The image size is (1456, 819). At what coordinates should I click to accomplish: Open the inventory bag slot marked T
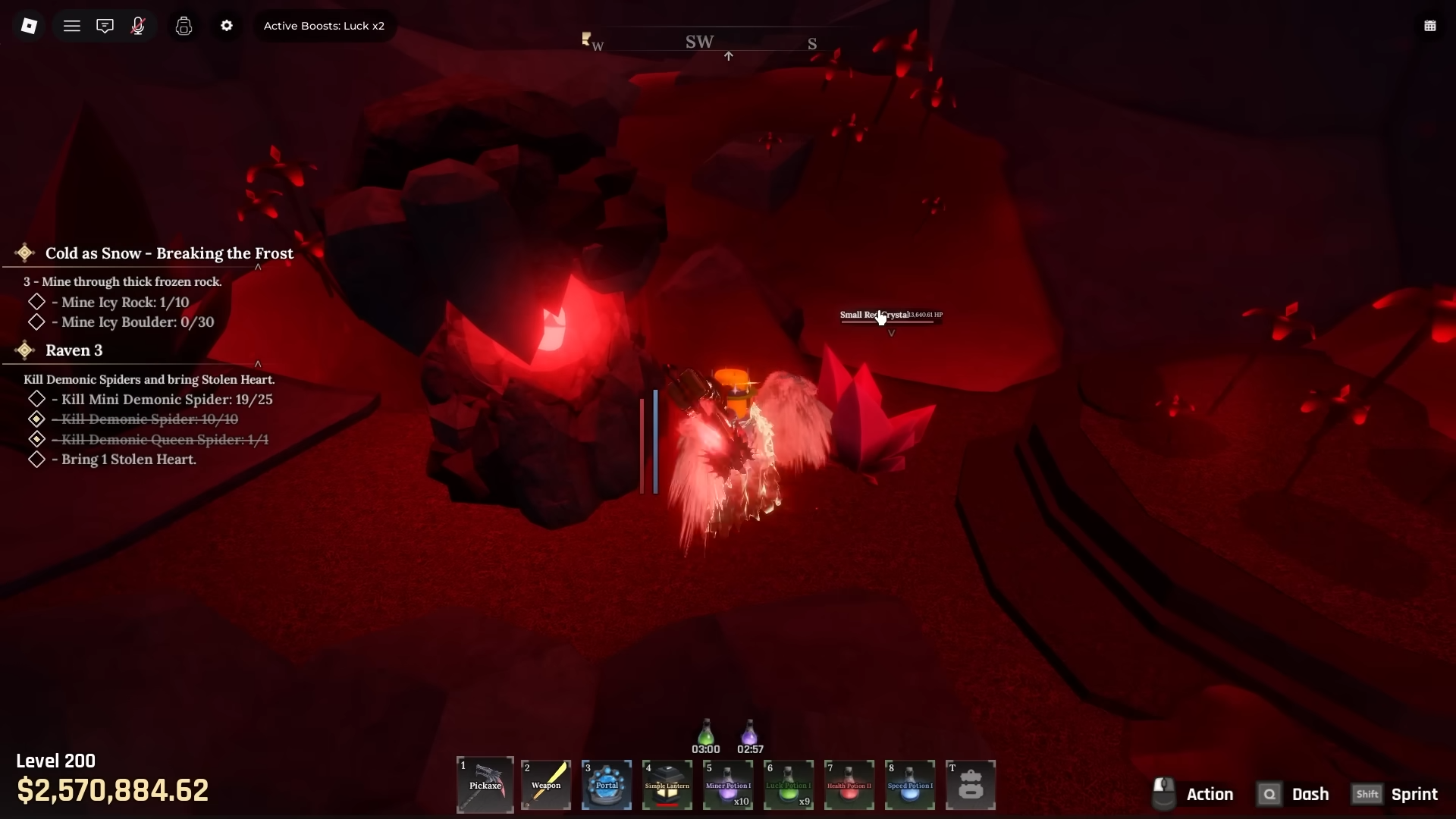(971, 785)
